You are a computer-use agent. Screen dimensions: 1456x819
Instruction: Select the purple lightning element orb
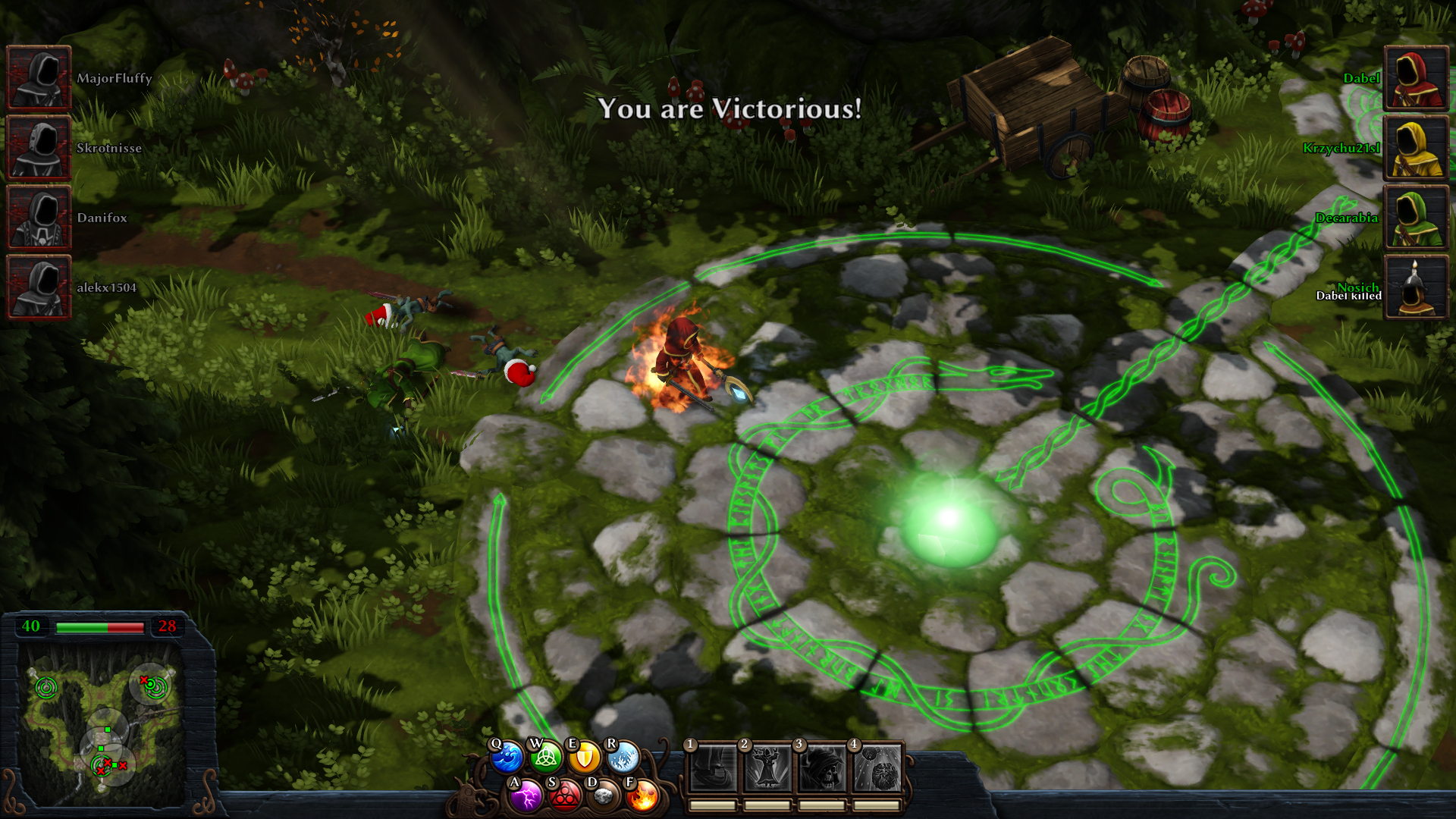point(526,796)
